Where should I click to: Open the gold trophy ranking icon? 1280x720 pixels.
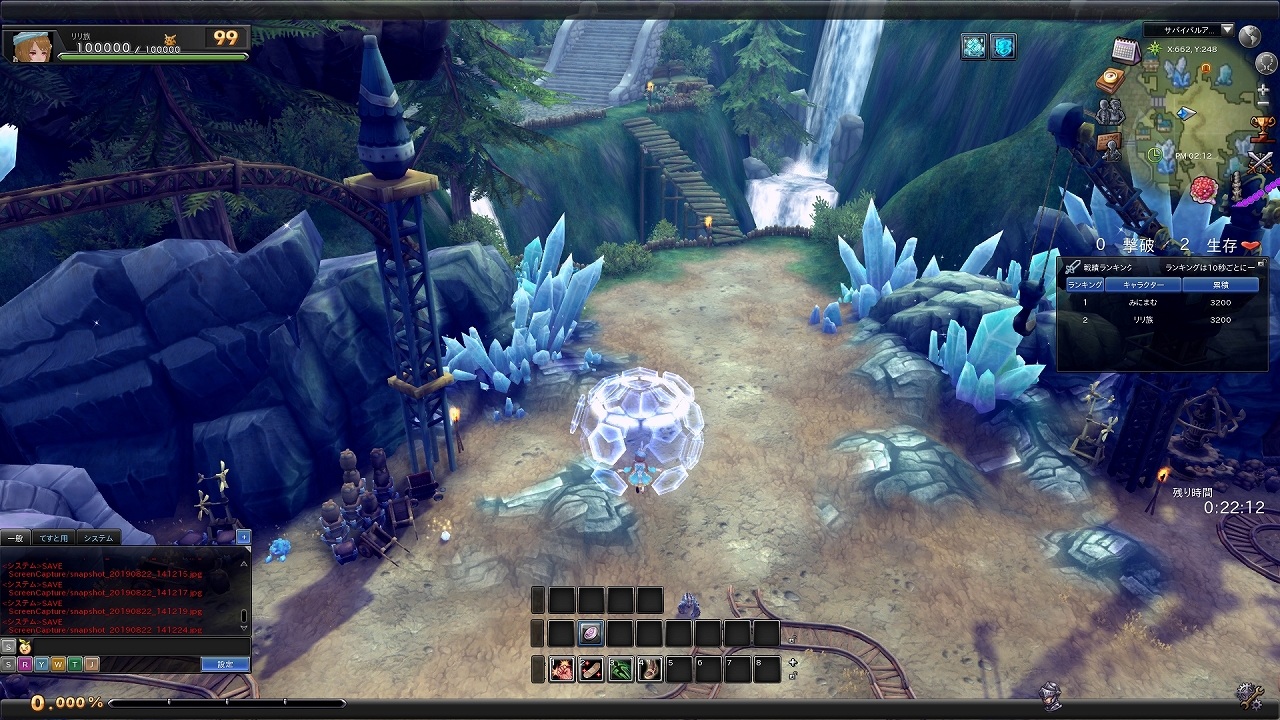[1263, 127]
